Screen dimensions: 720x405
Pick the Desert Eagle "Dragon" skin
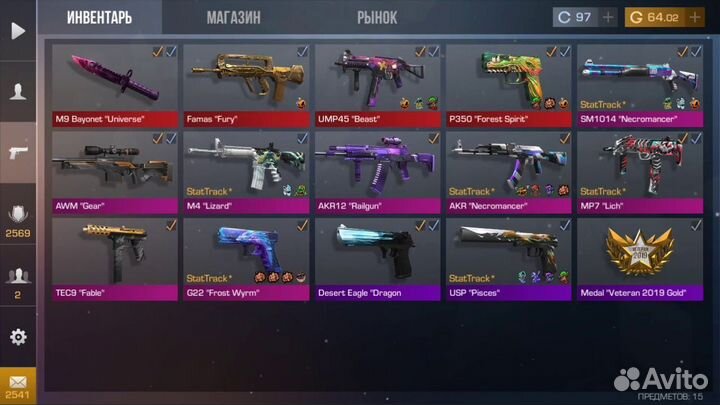point(376,258)
